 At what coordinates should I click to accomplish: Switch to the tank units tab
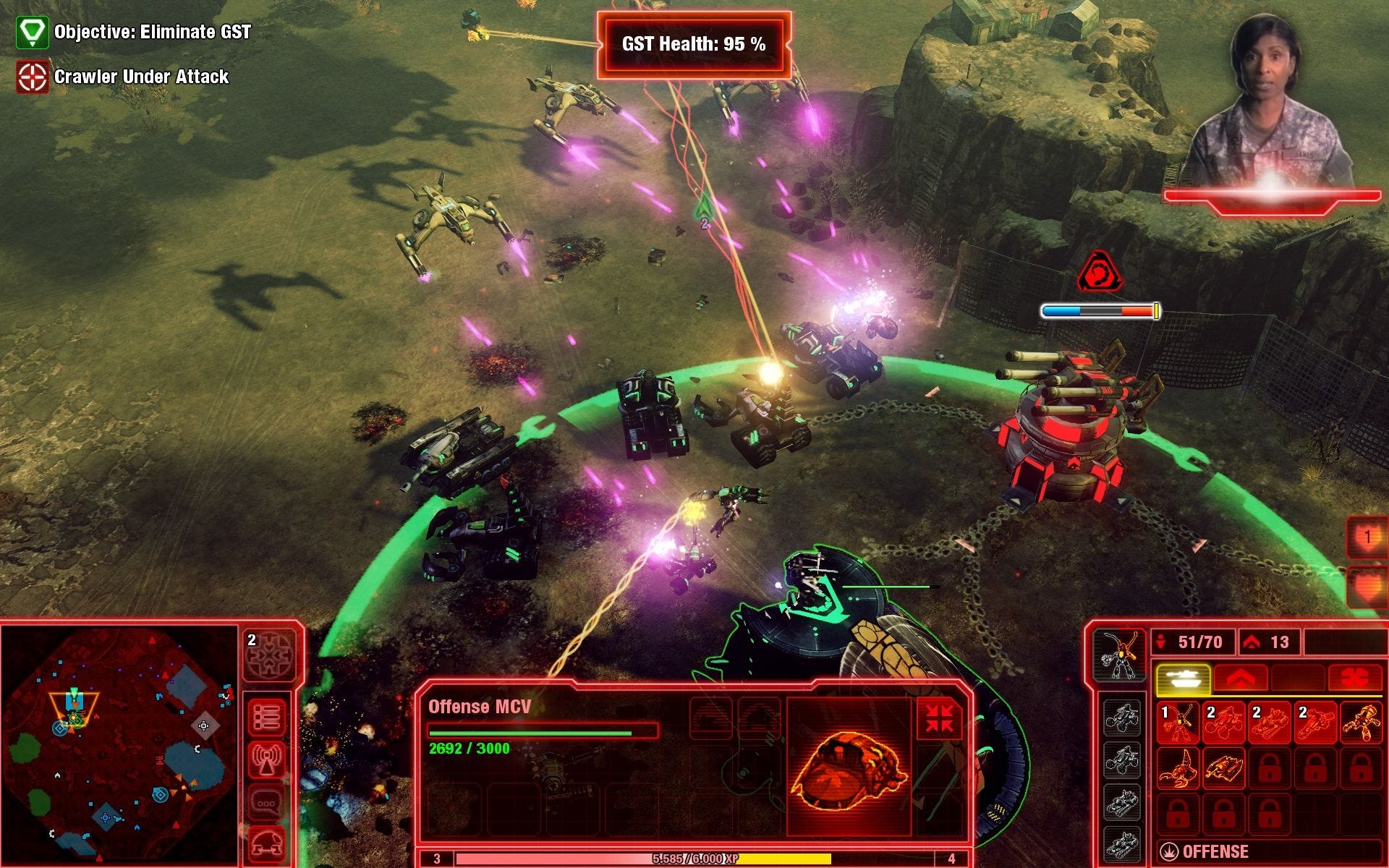(1184, 678)
